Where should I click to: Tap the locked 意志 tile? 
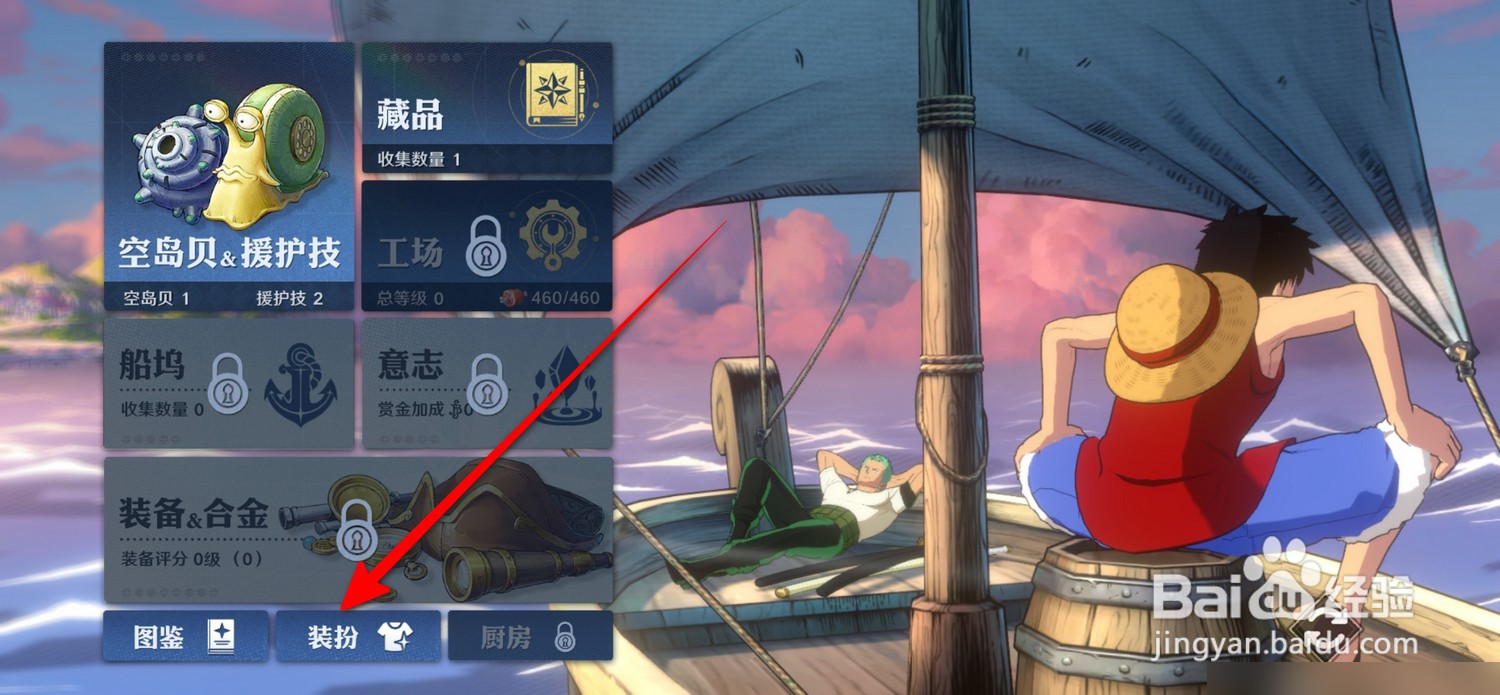pos(486,383)
